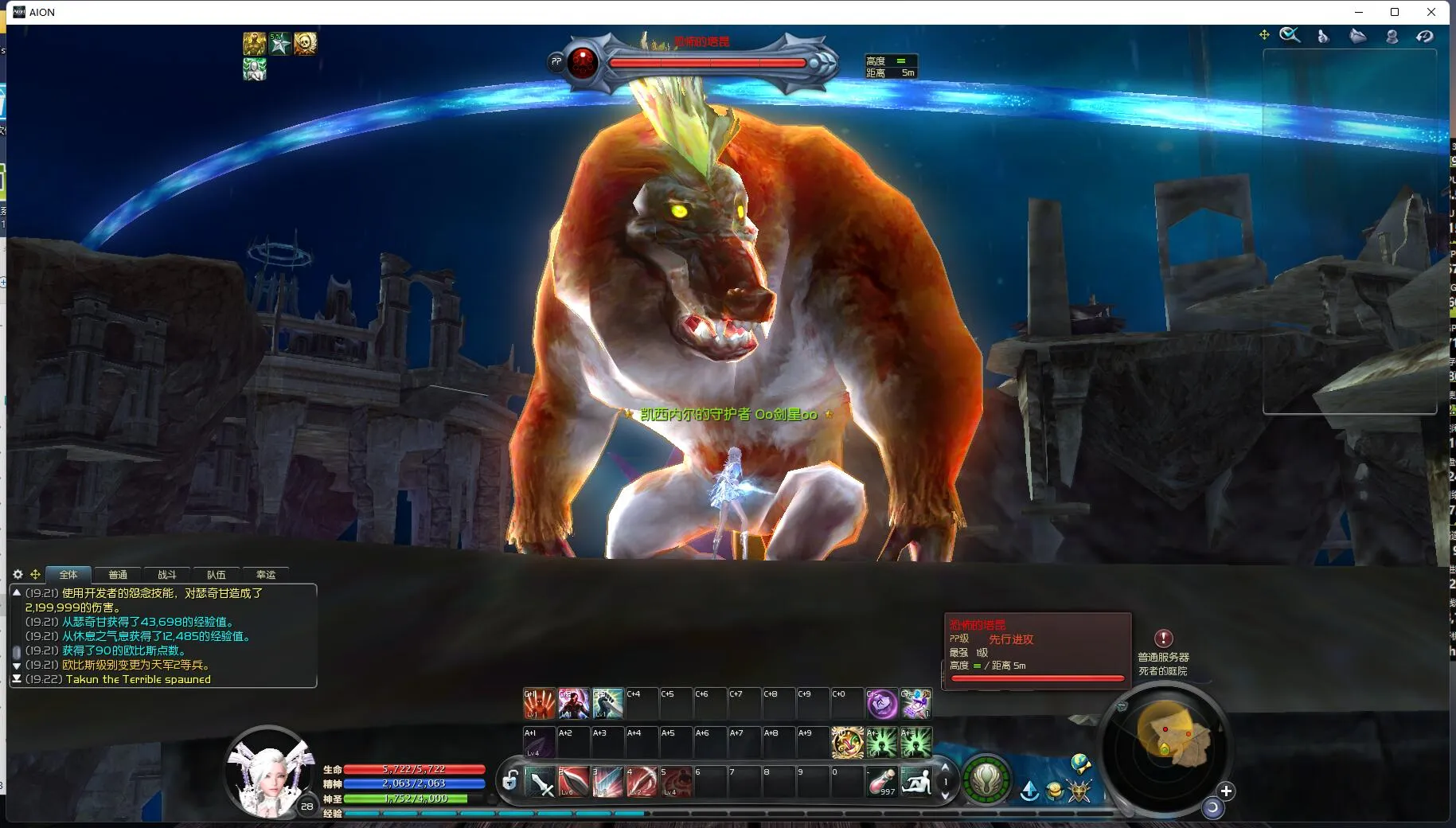Click the player character portrait

(268, 772)
